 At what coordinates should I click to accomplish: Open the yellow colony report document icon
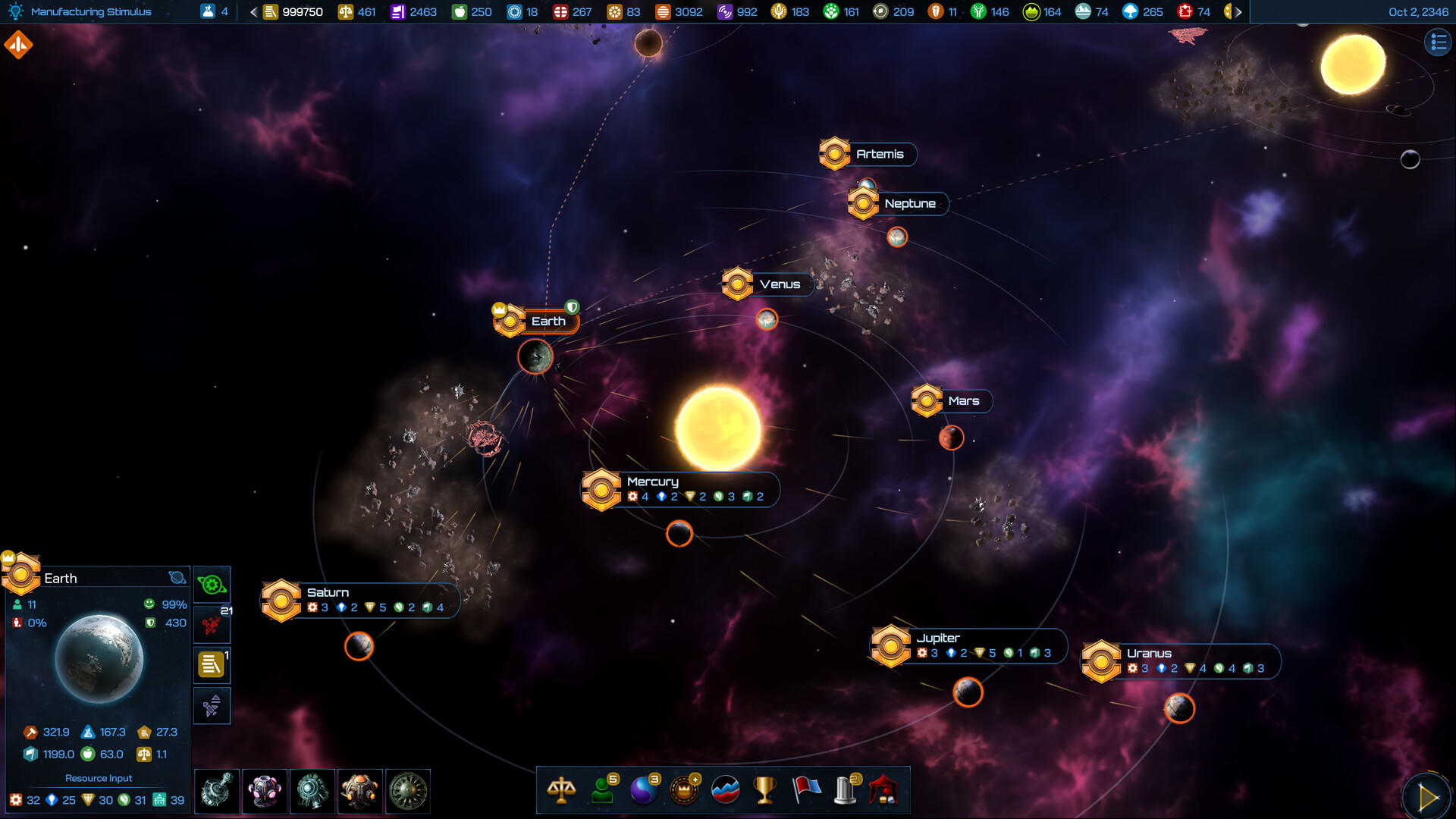(x=212, y=664)
